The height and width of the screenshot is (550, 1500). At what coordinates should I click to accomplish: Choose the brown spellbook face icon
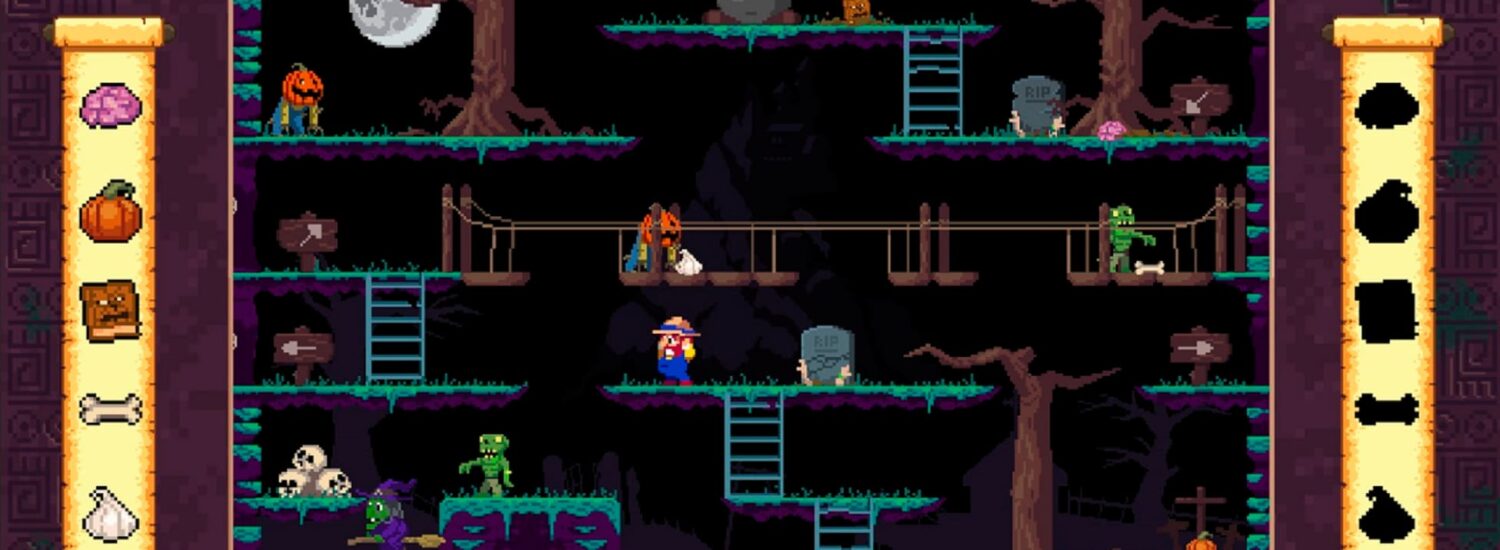coord(110,310)
